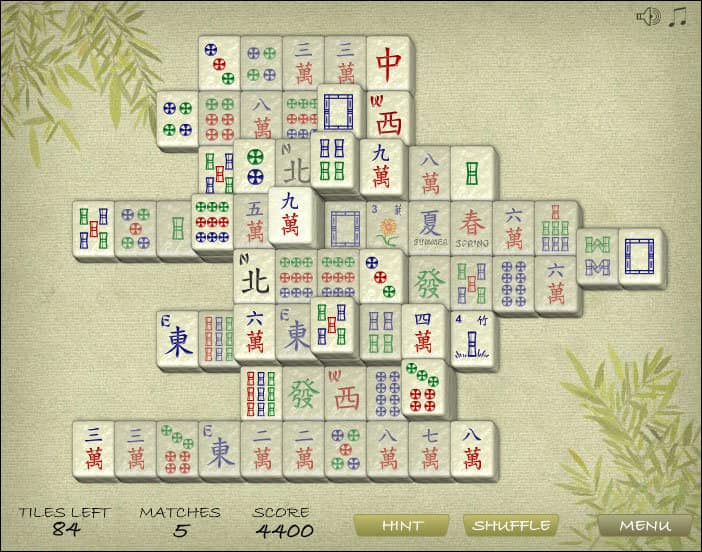
Task: Shuffle the remaining tiles
Action: 511,525
